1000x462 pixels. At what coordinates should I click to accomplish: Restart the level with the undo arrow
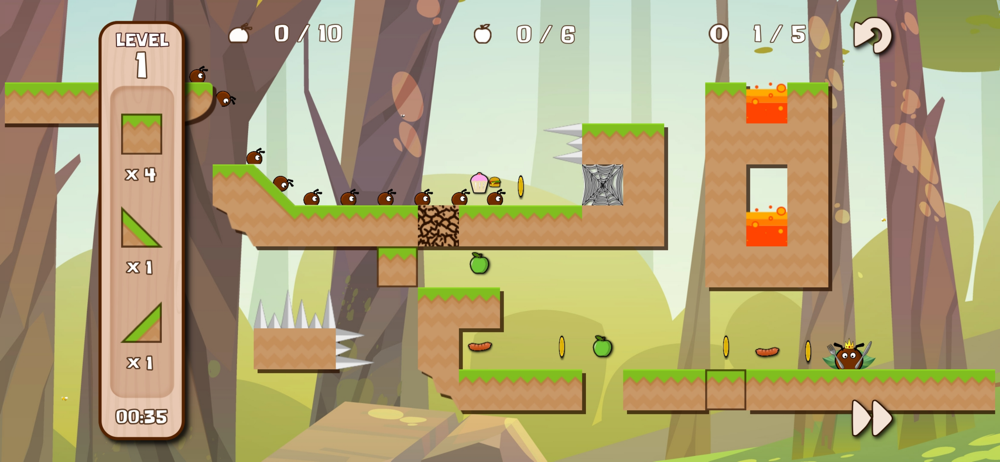point(872,36)
